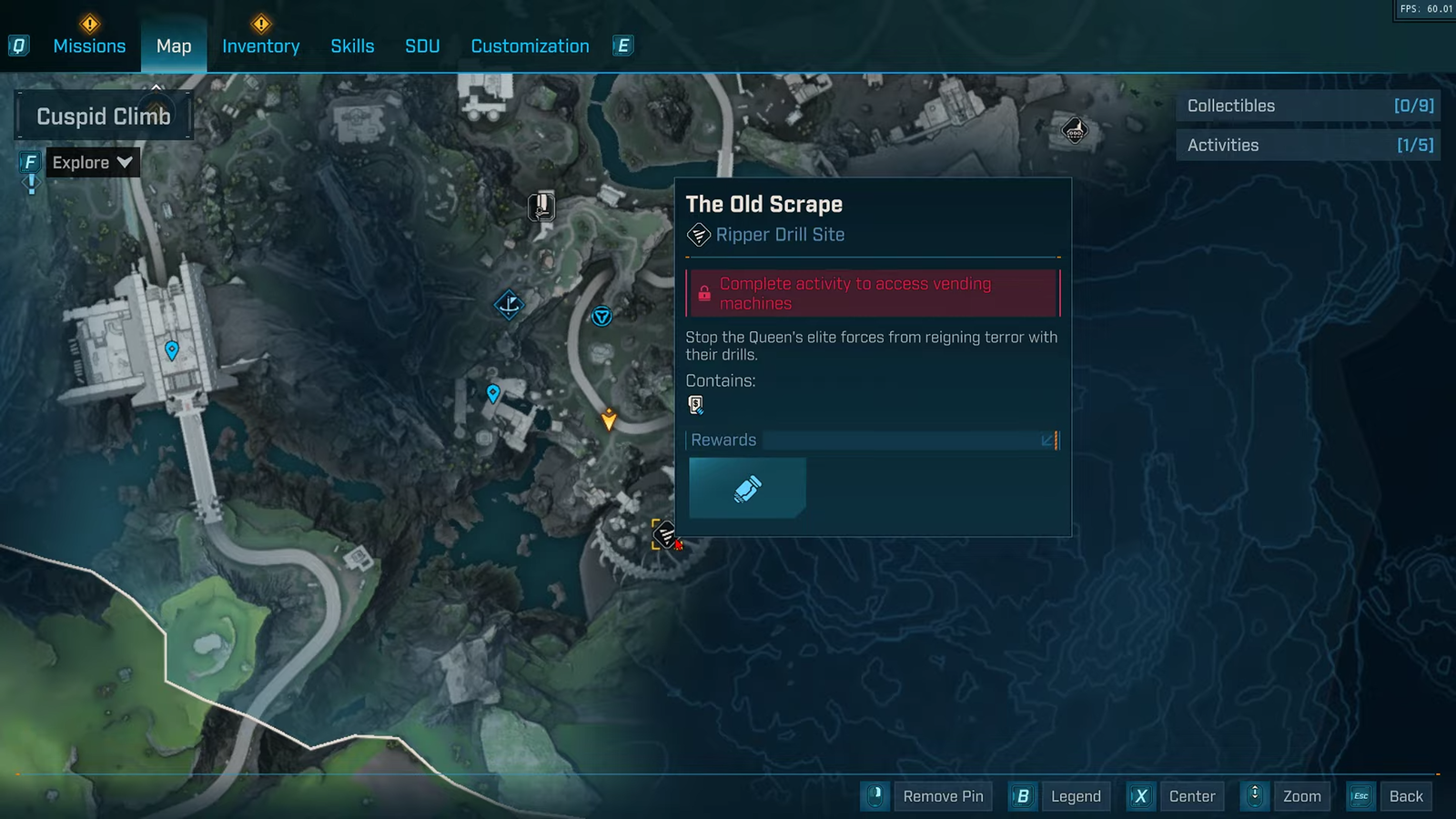Show the Activities list
This screenshot has width=1456, height=819.
(x=1308, y=146)
